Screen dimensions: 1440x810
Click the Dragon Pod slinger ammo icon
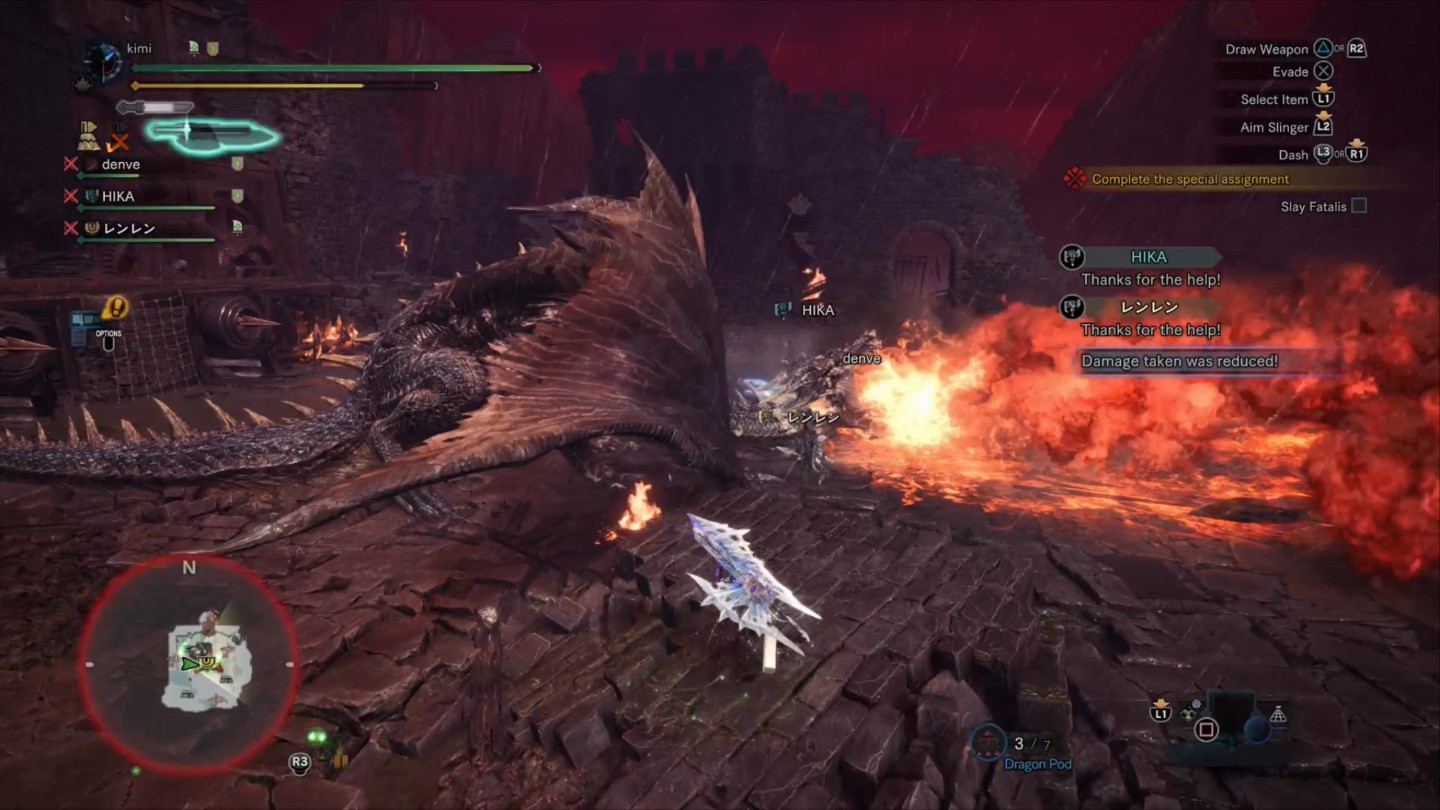pyautogui.click(x=988, y=742)
